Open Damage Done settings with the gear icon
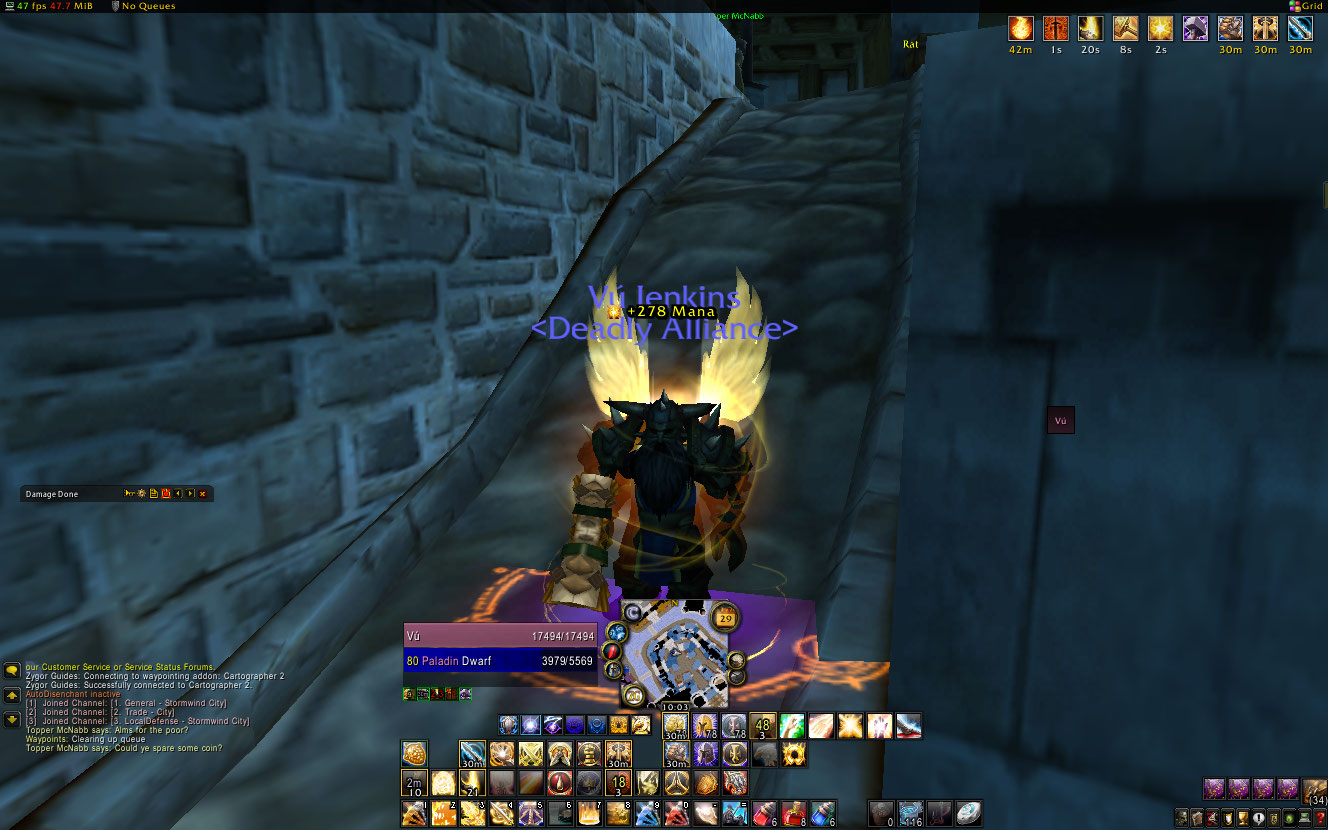Viewport: 1328px width, 830px height. point(140,493)
